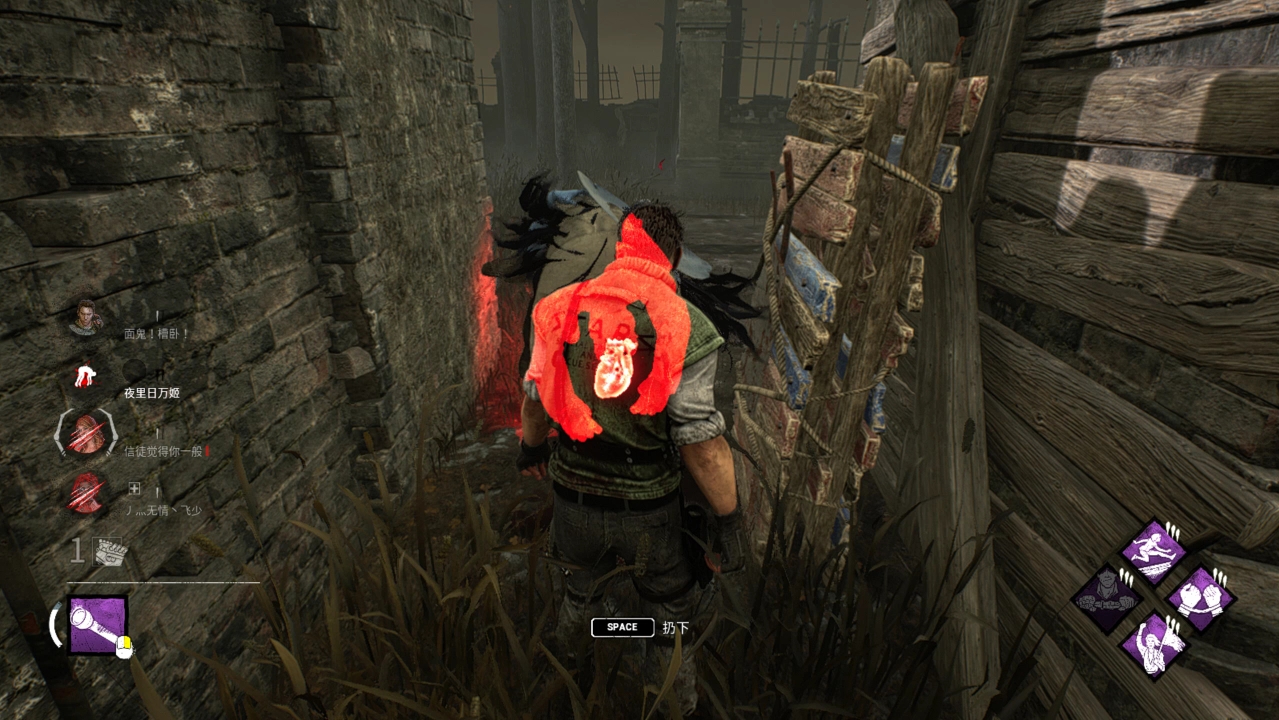
Task: Activate the bound fists perk icon
Action: tap(1199, 599)
